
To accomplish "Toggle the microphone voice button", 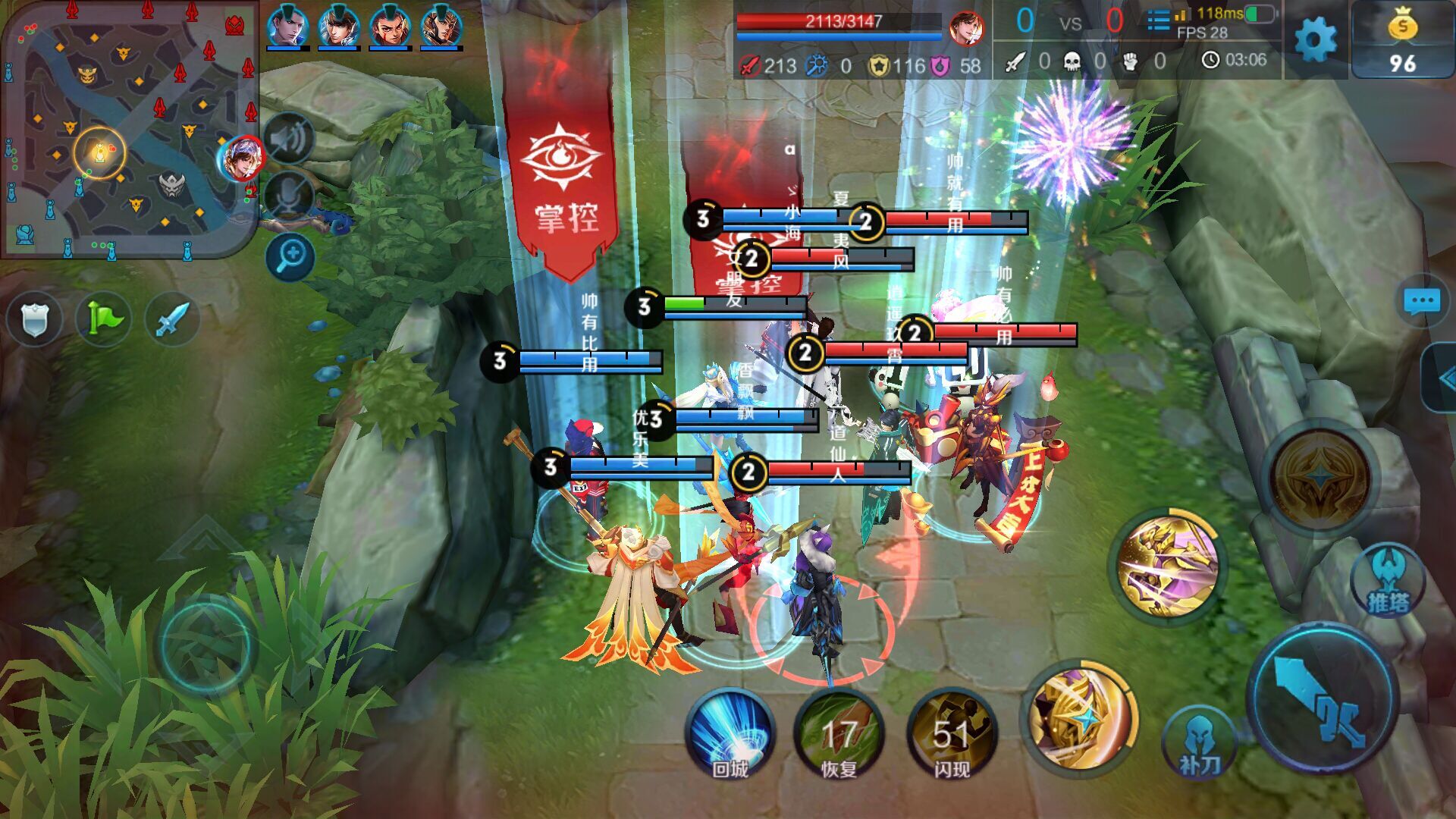I will pos(290,196).
